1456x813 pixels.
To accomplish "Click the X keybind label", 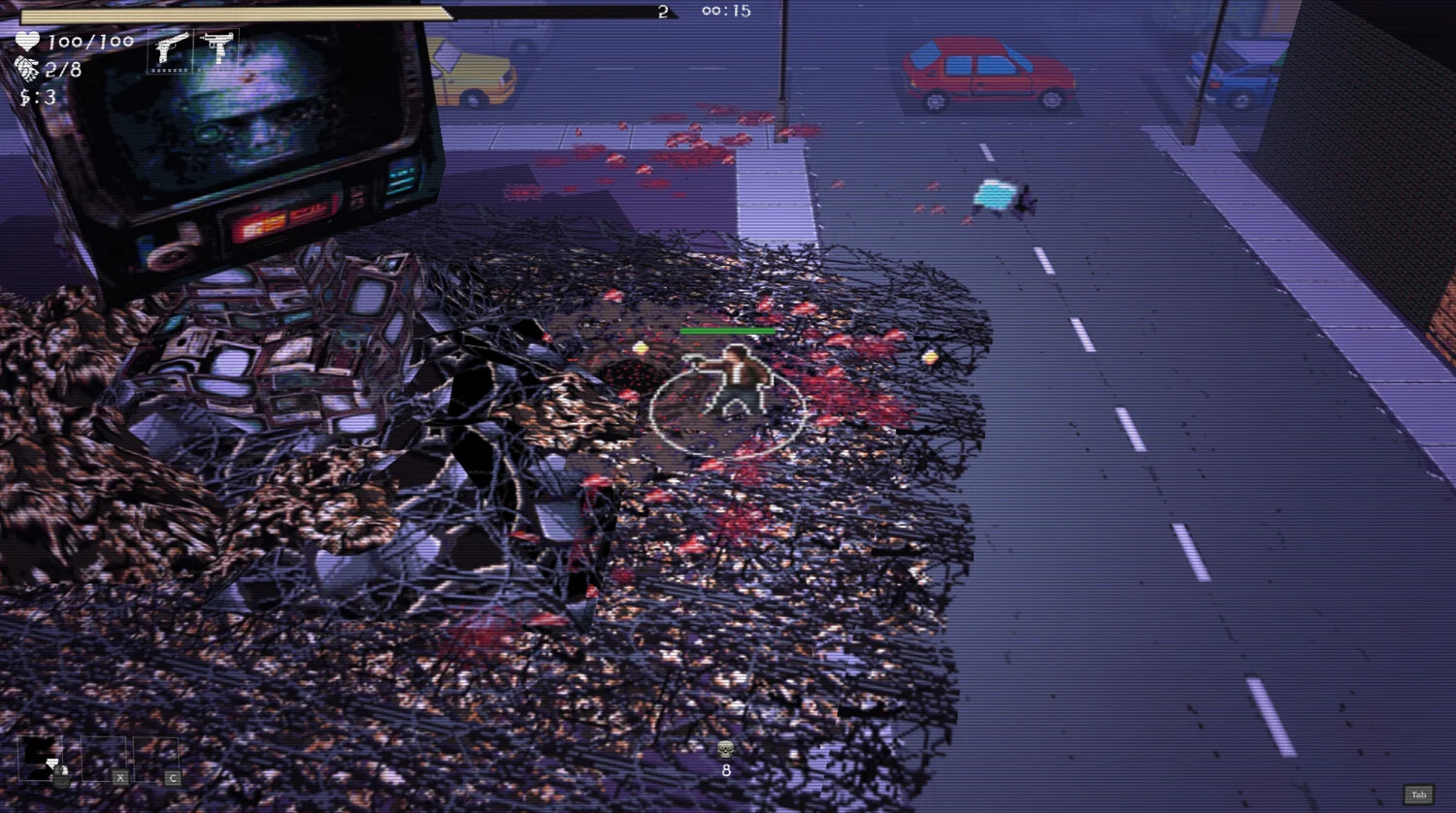I will pyautogui.click(x=120, y=777).
